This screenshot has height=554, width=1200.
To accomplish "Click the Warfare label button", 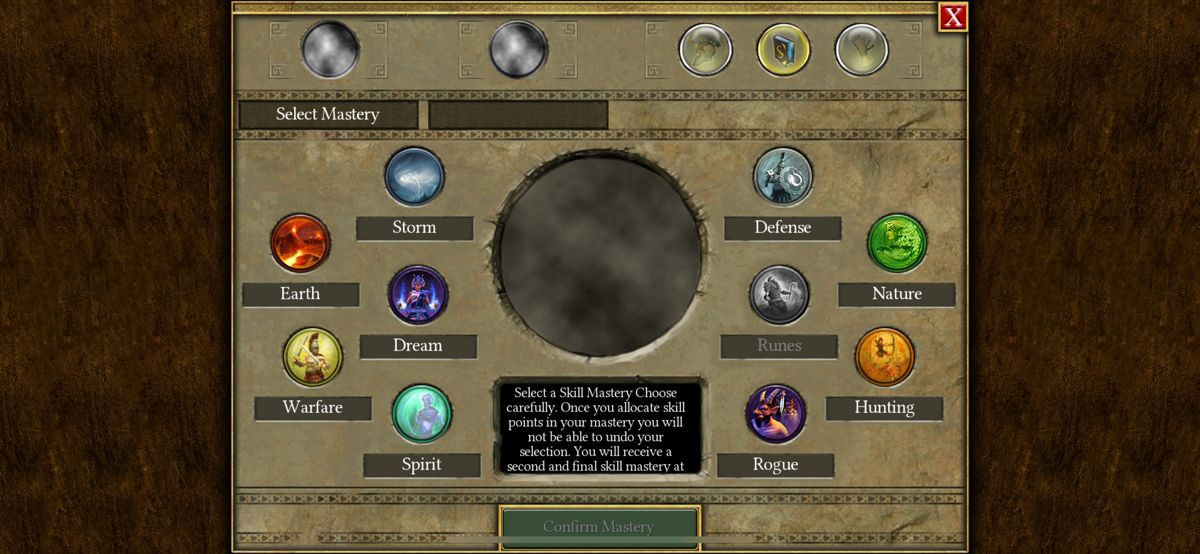I will pyautogui.click(x=313, y=408).
